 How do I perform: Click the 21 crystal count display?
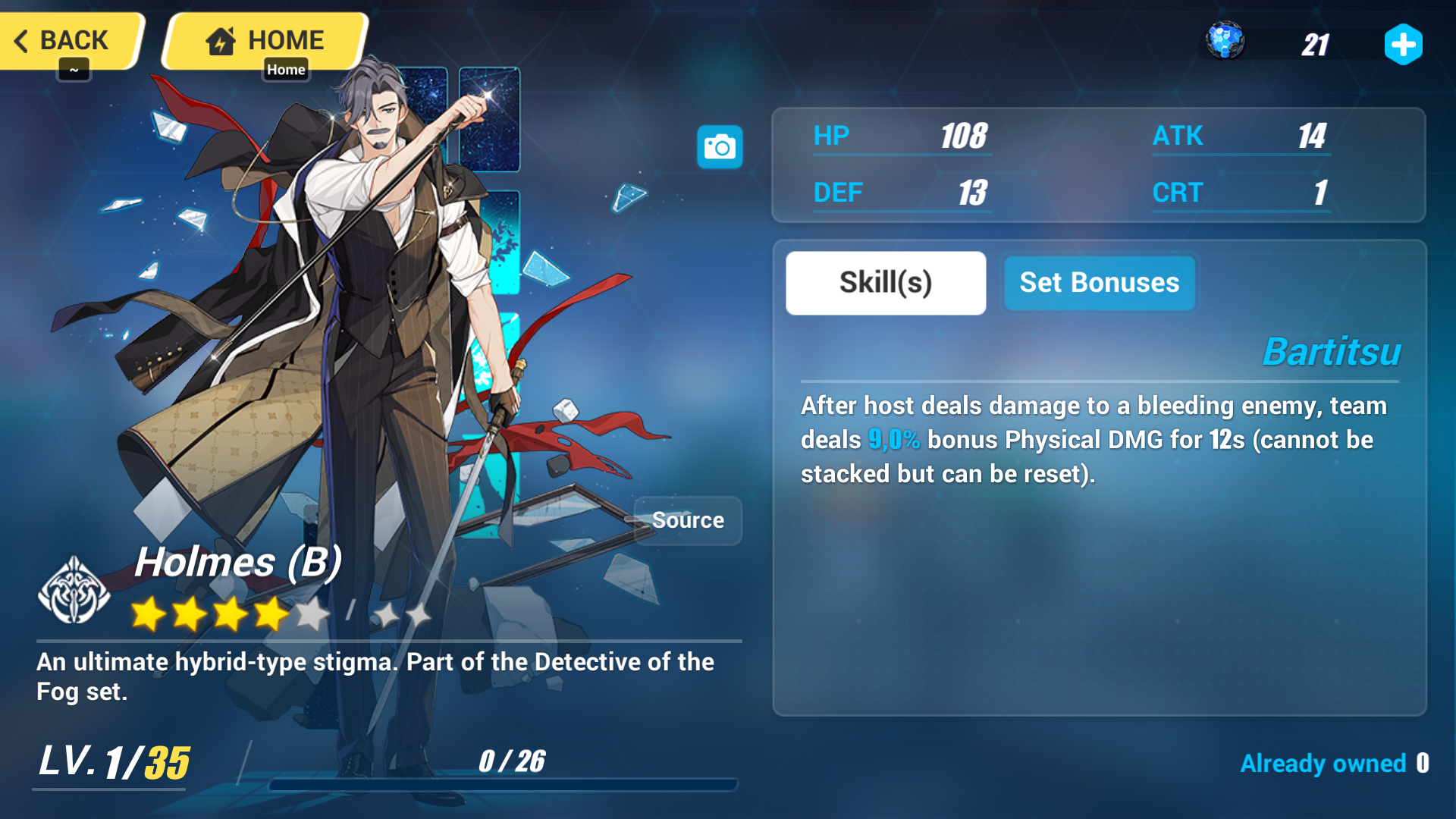[1315, 44]
